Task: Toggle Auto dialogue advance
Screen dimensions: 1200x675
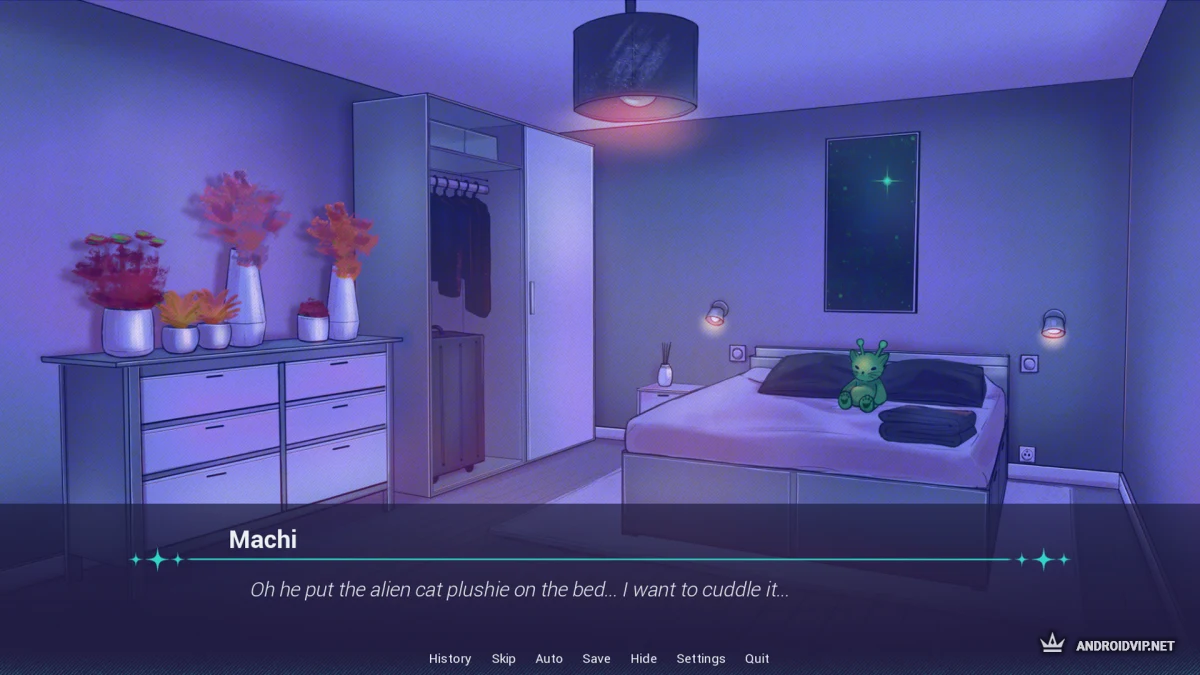Action: coord(549,658)
